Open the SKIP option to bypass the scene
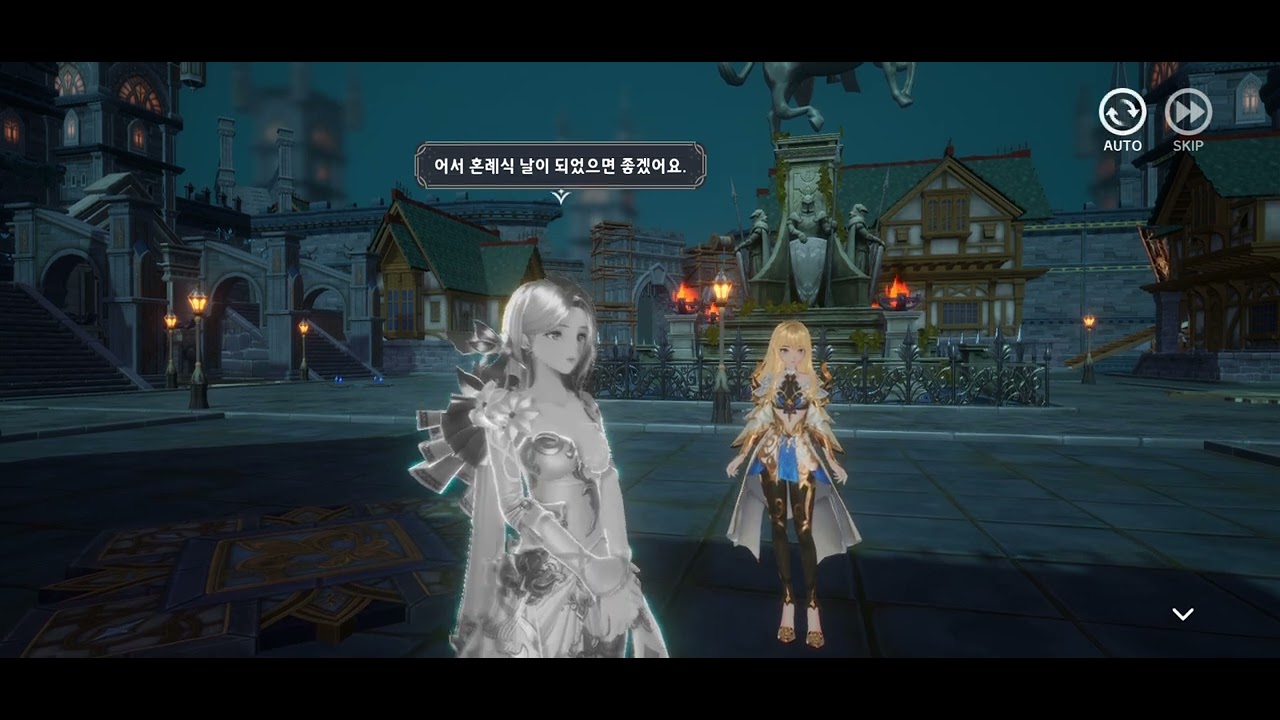This screenshot has width=1280, height=720. pyautogui.click(x=1188, y=111)
